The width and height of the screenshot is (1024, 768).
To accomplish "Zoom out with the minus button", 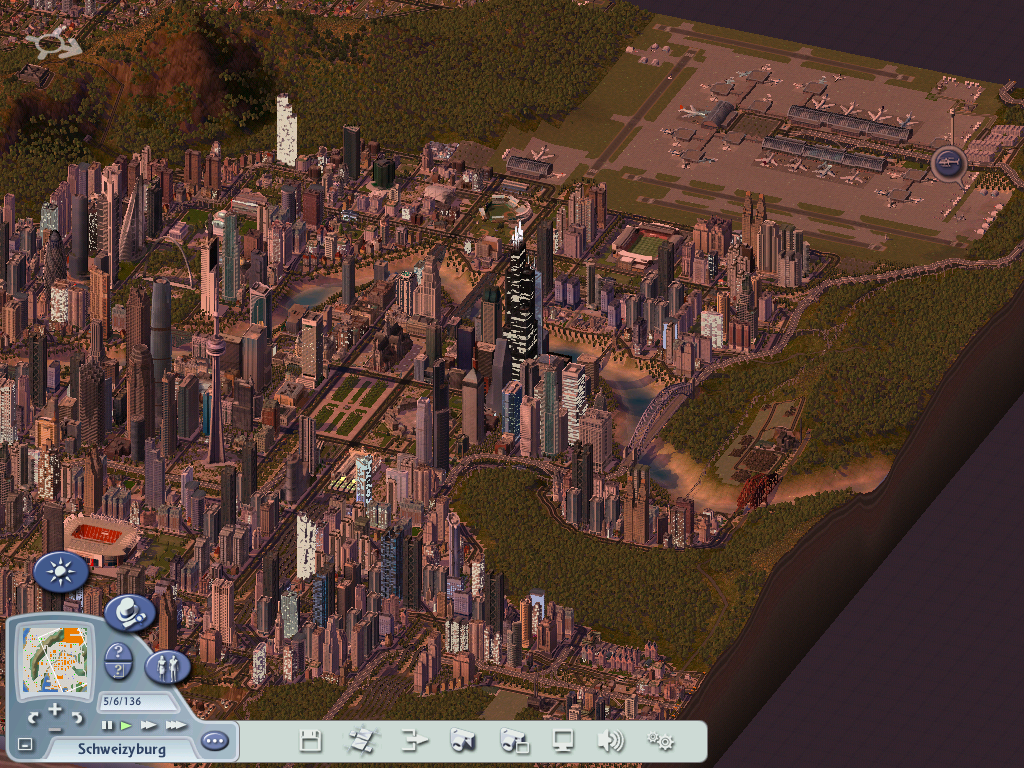I will 55,729.
